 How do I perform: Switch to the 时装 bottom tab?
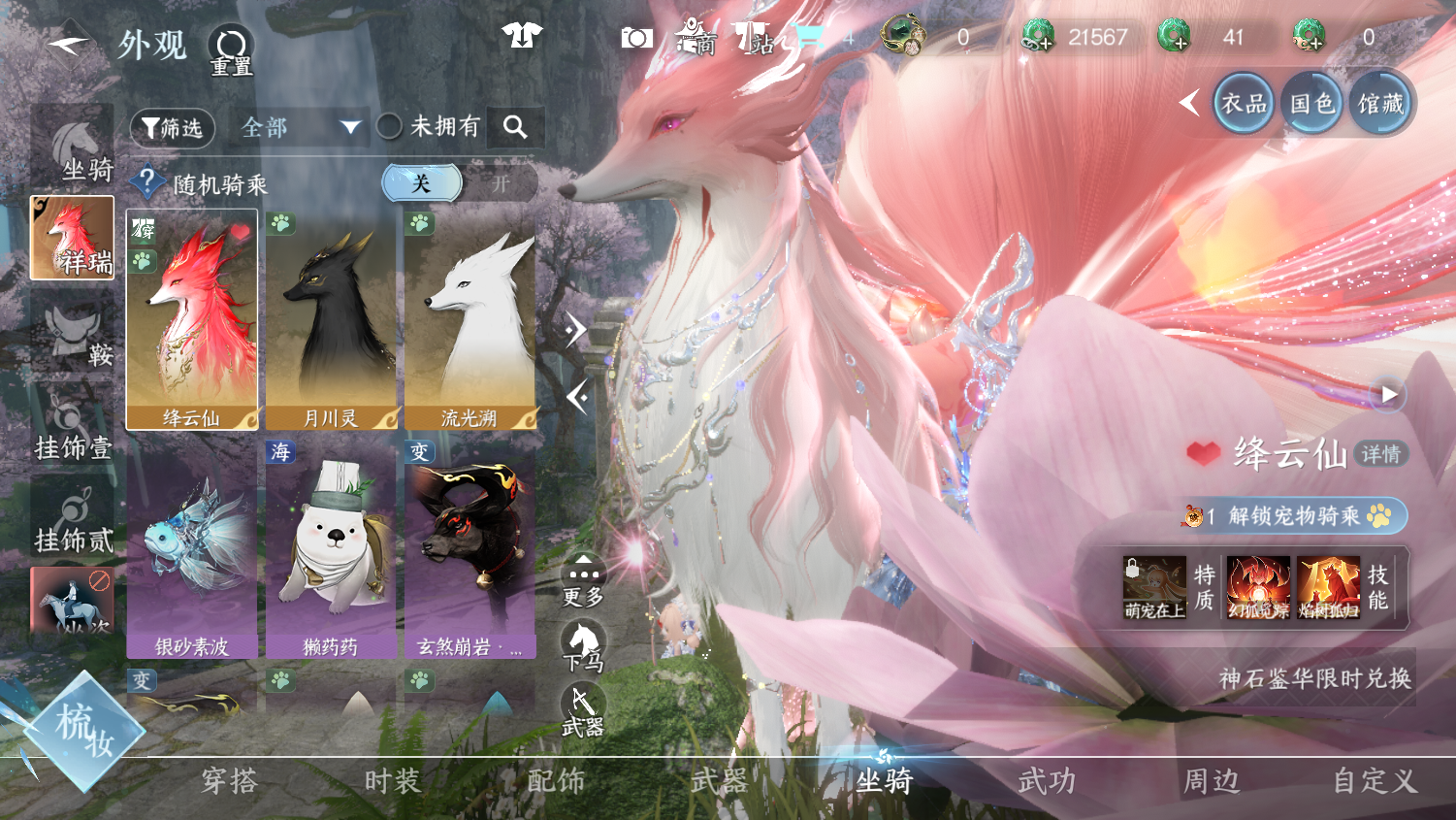pos(393,781)
